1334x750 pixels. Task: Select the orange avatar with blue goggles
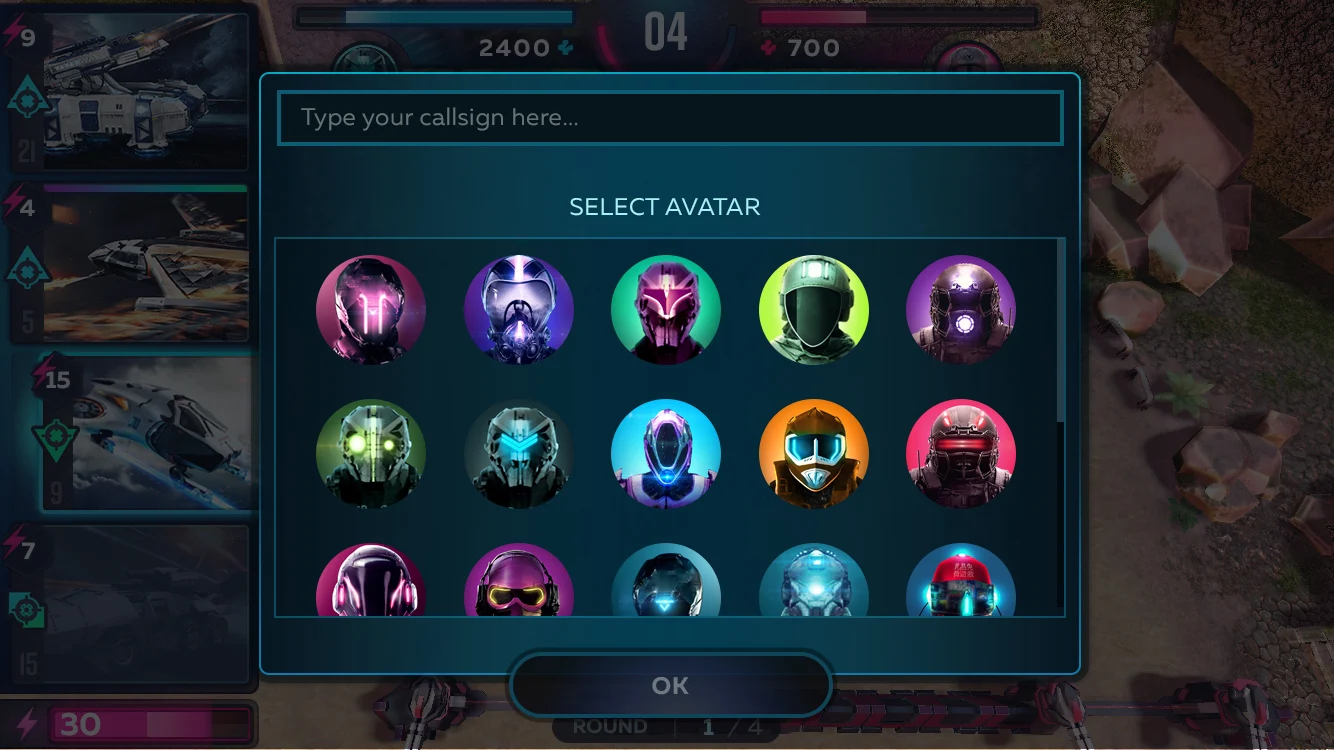pos(814,454)
